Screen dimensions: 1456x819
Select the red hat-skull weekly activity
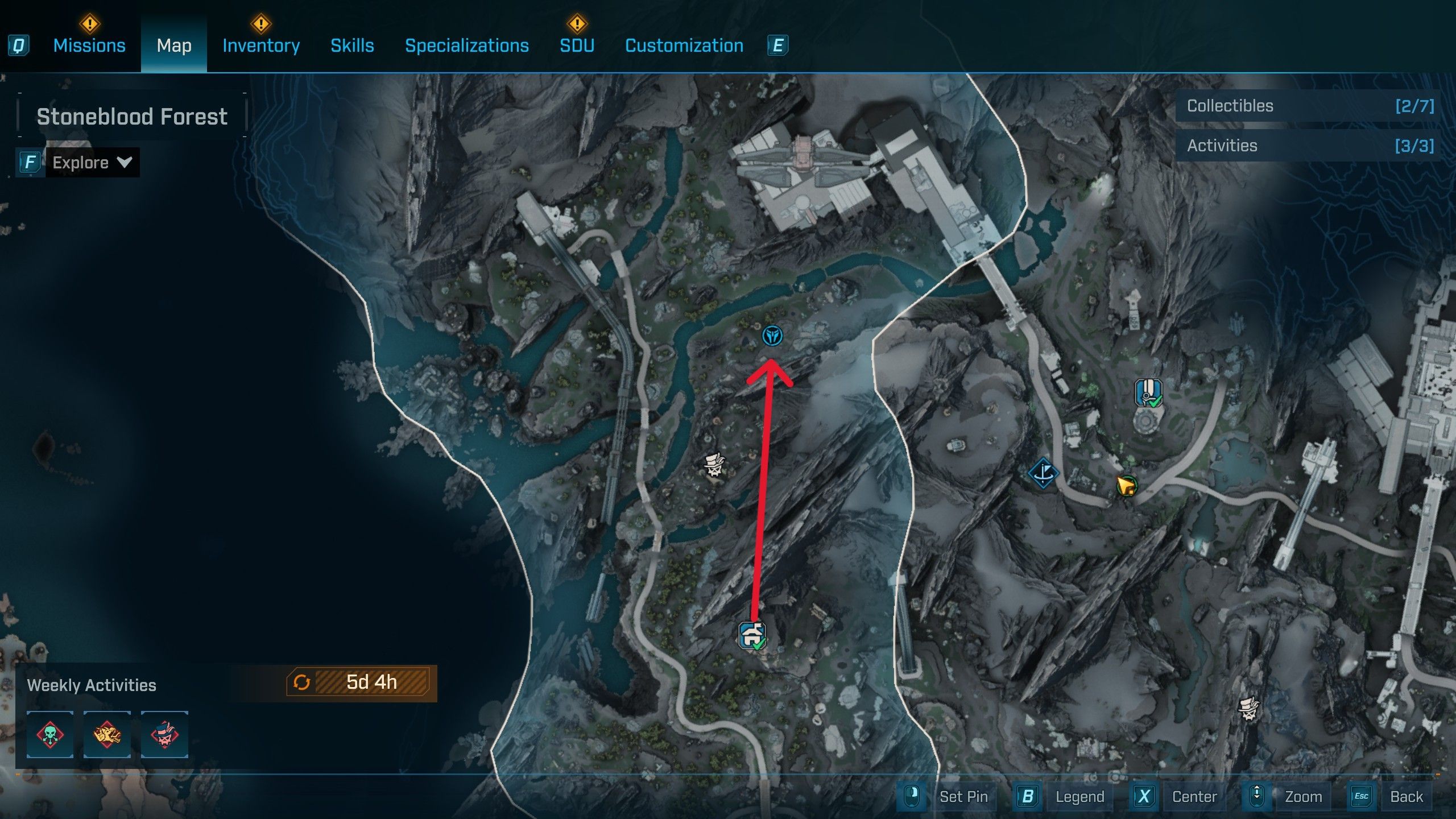click(164, 734)
